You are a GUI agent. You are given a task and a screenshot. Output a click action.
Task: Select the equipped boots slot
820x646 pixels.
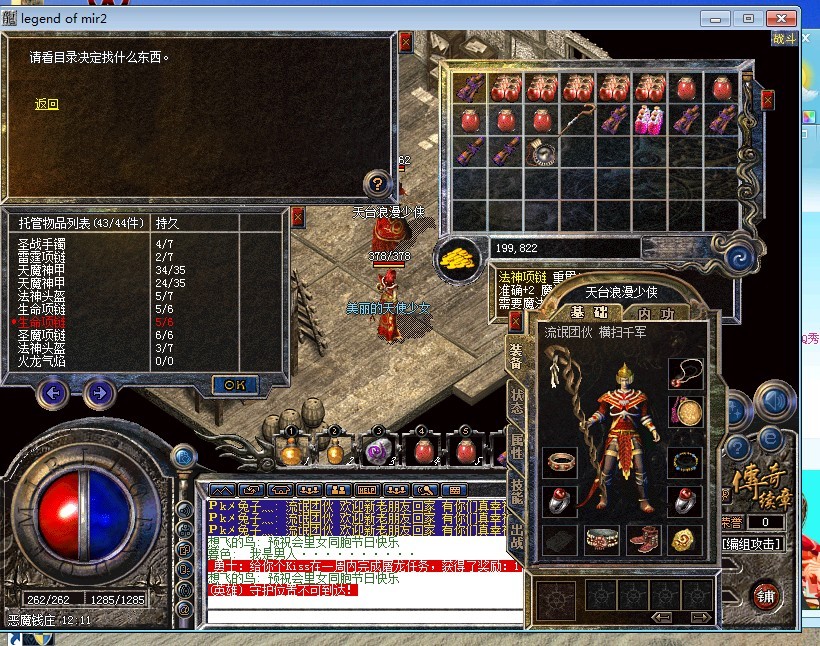coord(644,541)
